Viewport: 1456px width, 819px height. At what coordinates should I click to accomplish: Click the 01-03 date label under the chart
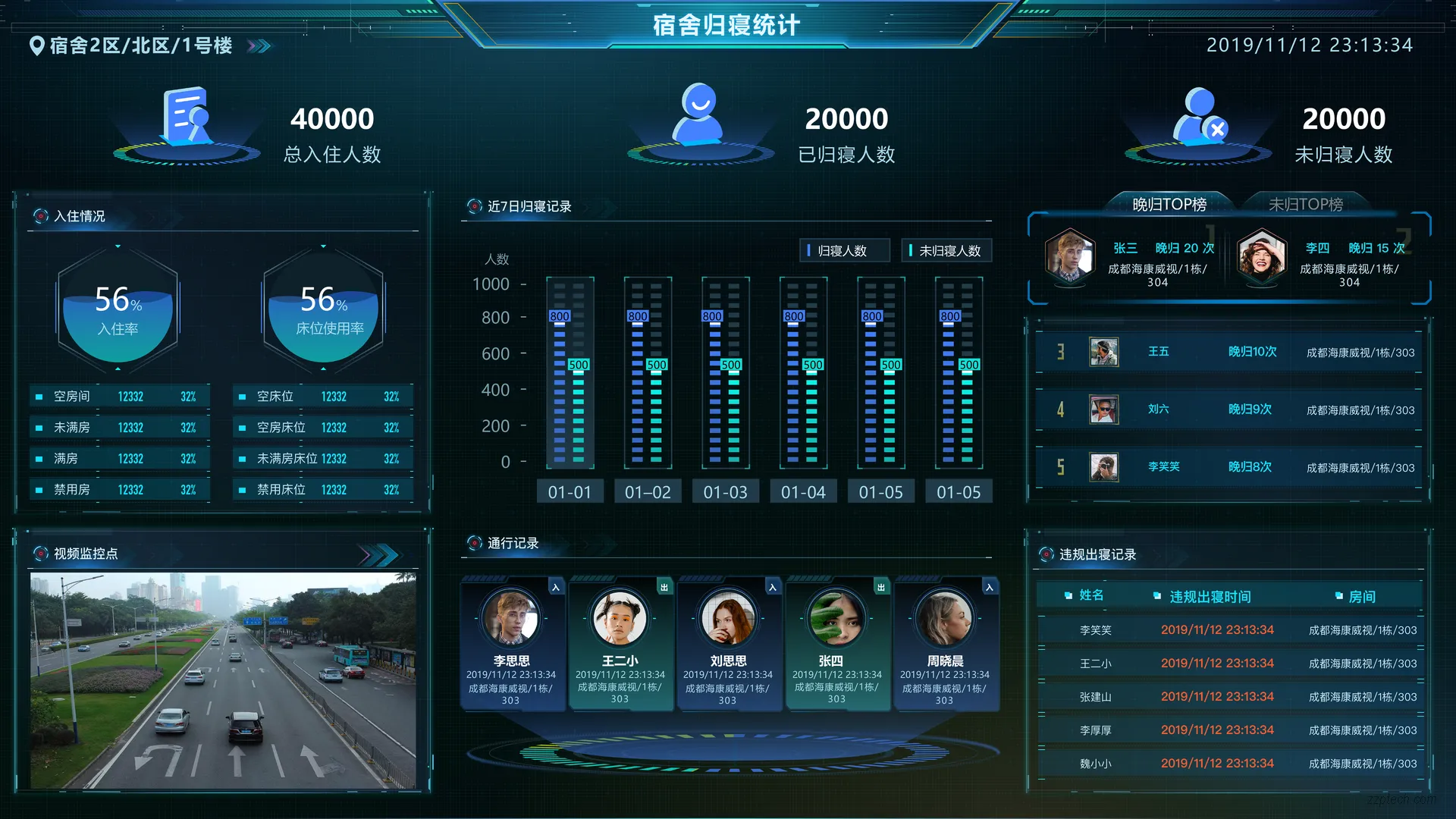[725, 491]
